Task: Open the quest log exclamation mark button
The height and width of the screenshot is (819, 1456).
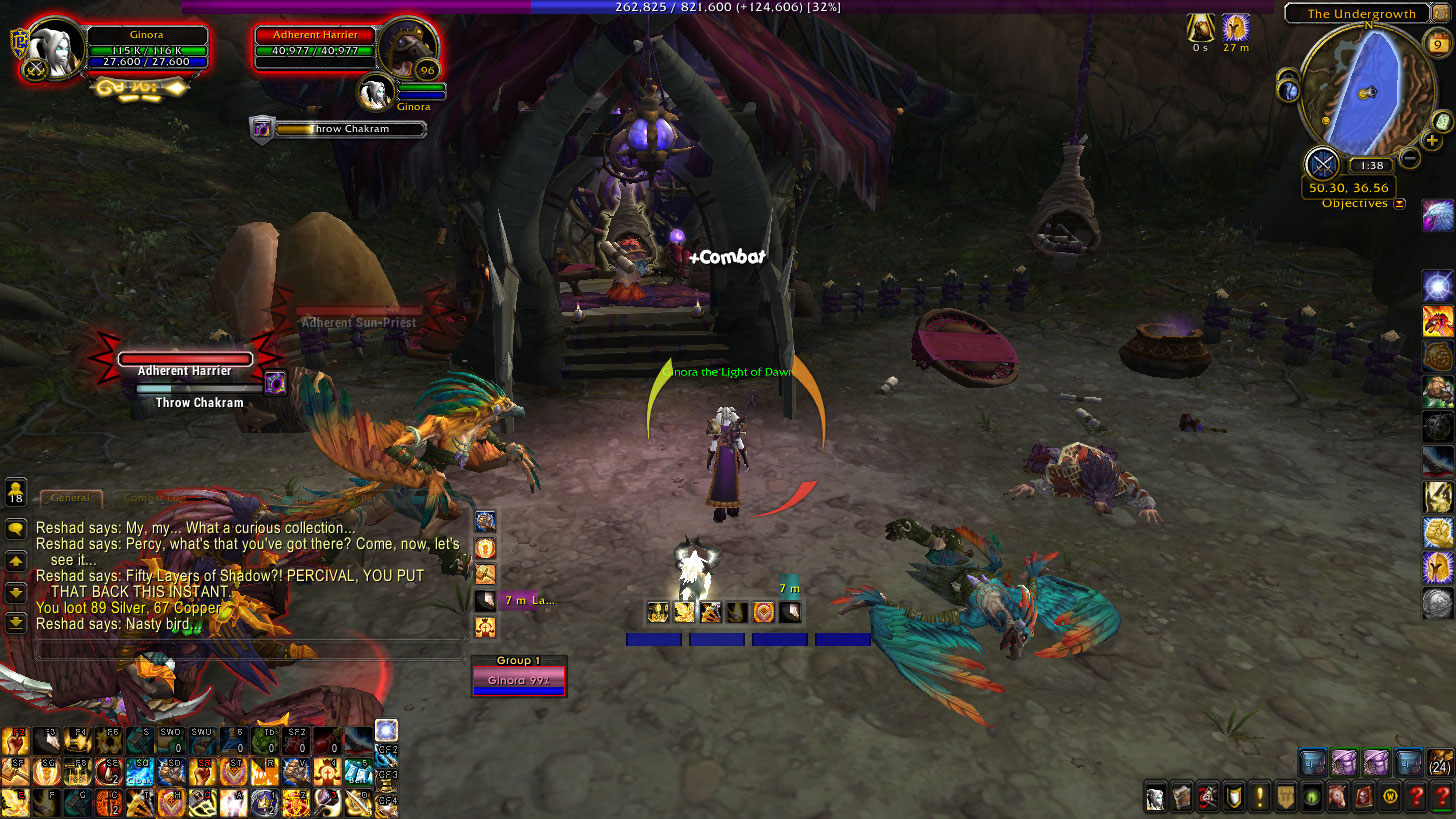Action: coord(1260,797)
